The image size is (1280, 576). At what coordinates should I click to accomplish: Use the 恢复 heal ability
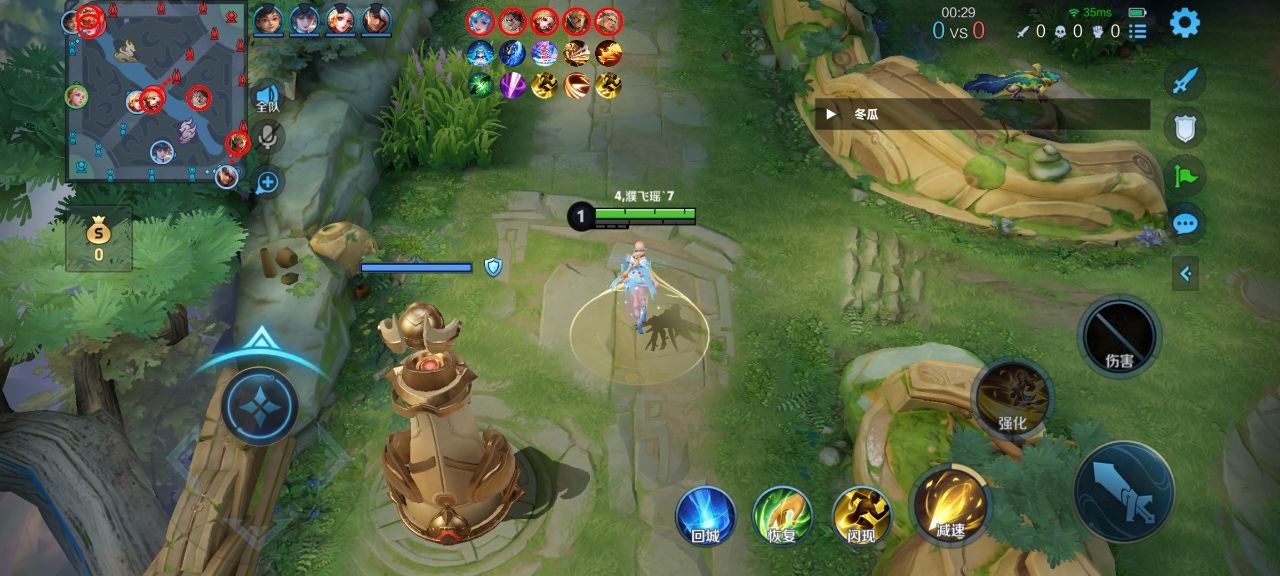(x=783, y=516)
